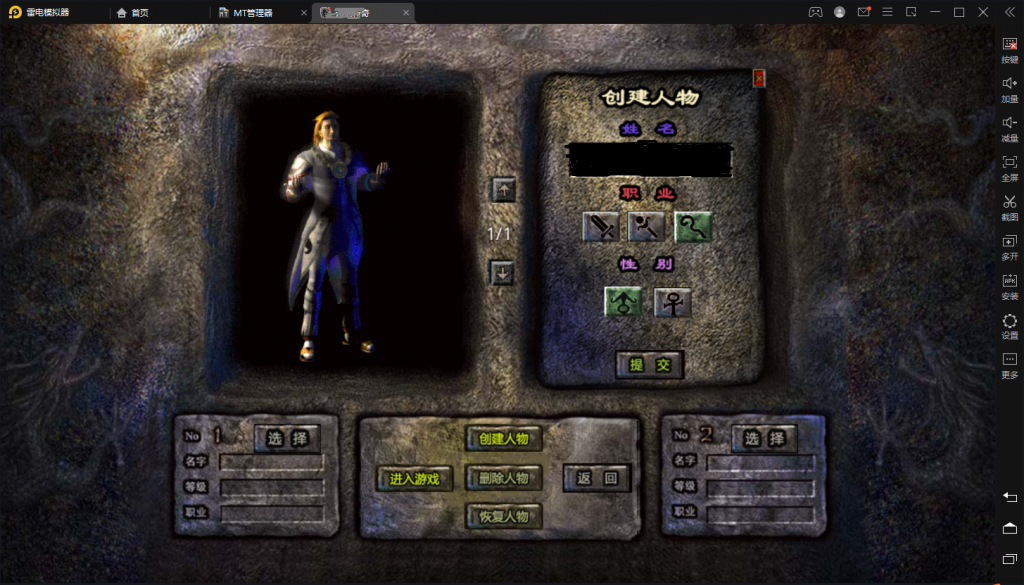Select the male gender icon

[x=624, y=301]
